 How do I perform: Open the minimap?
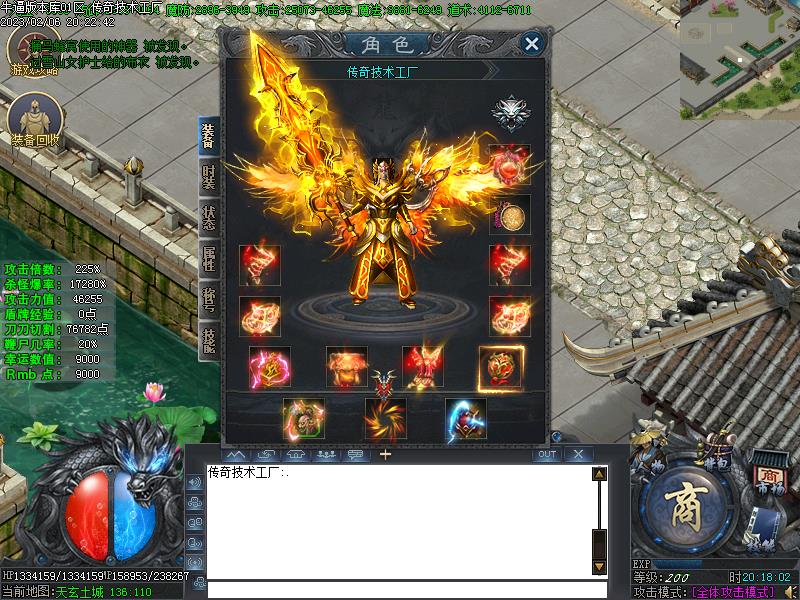click(739, 58)
